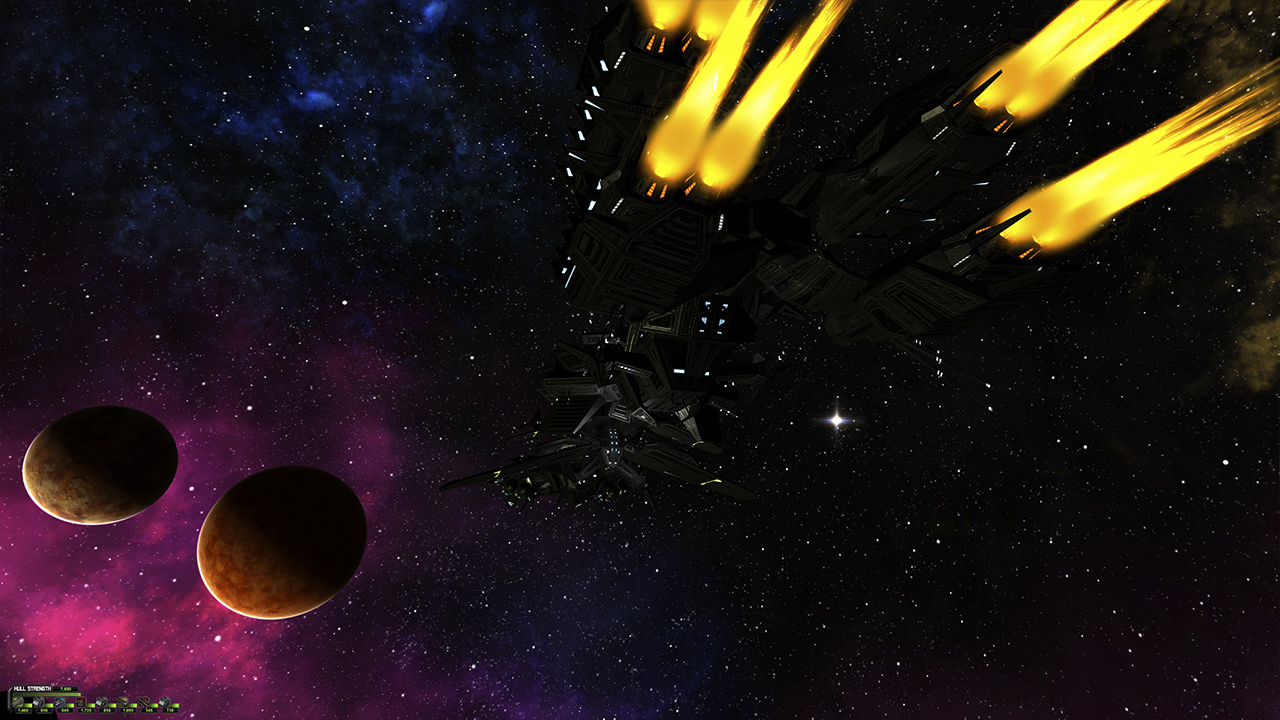This screenshot has height=720, width=1280.
Task: Click the ammo counter reading 645
Action: pyautogui.click(x=64, y=710)
